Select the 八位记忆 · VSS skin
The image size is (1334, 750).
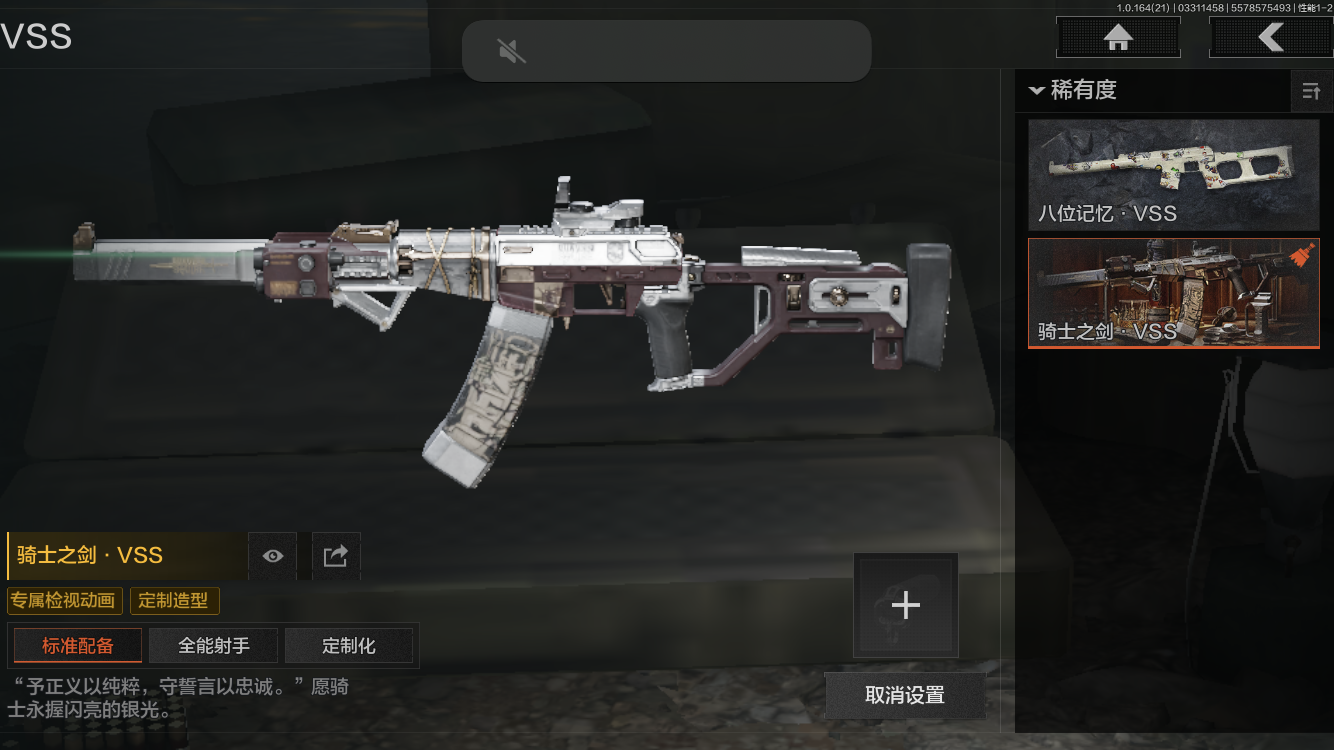1173,174
